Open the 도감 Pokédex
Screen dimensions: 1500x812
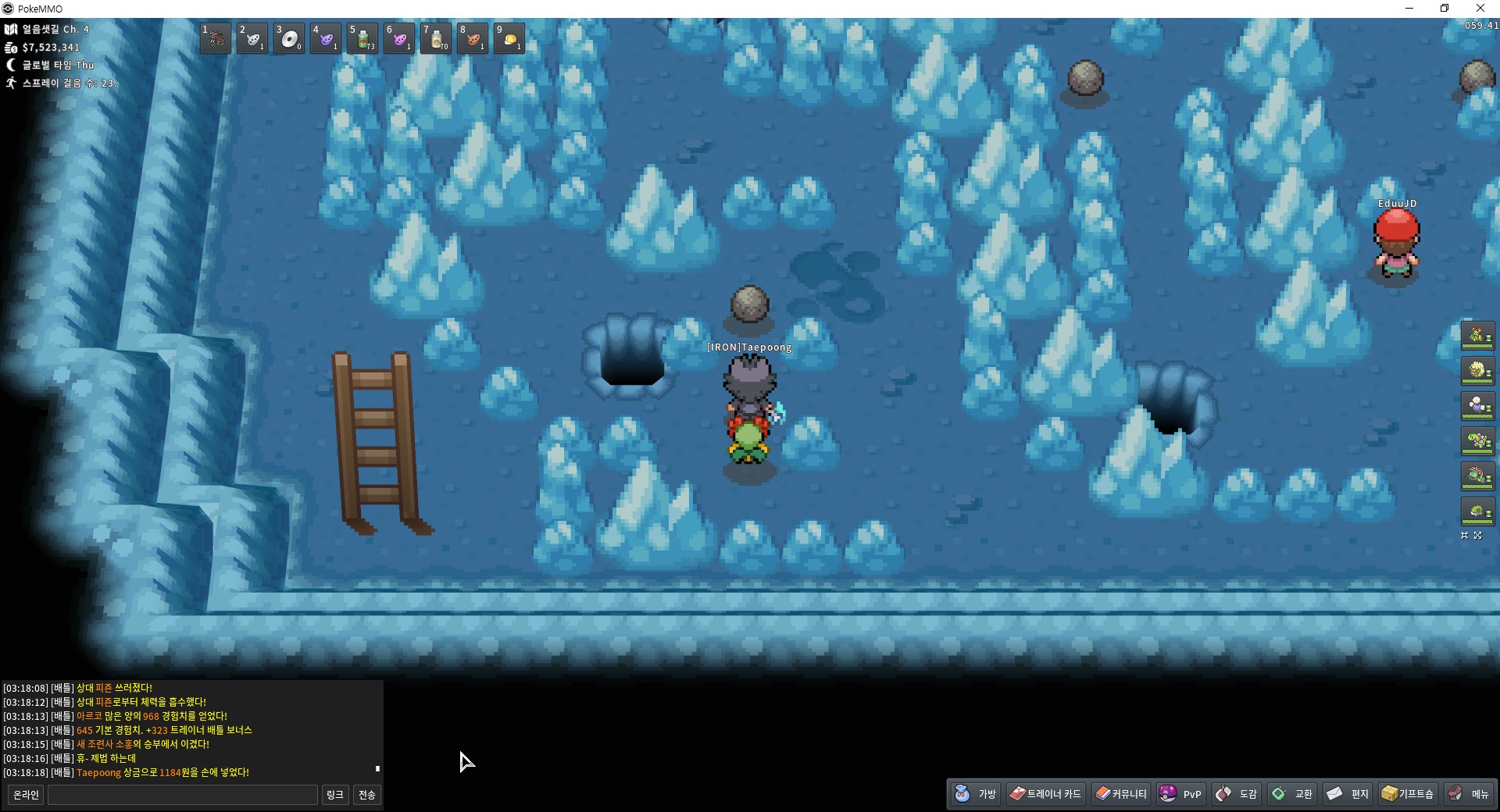tap(1237, 794)
